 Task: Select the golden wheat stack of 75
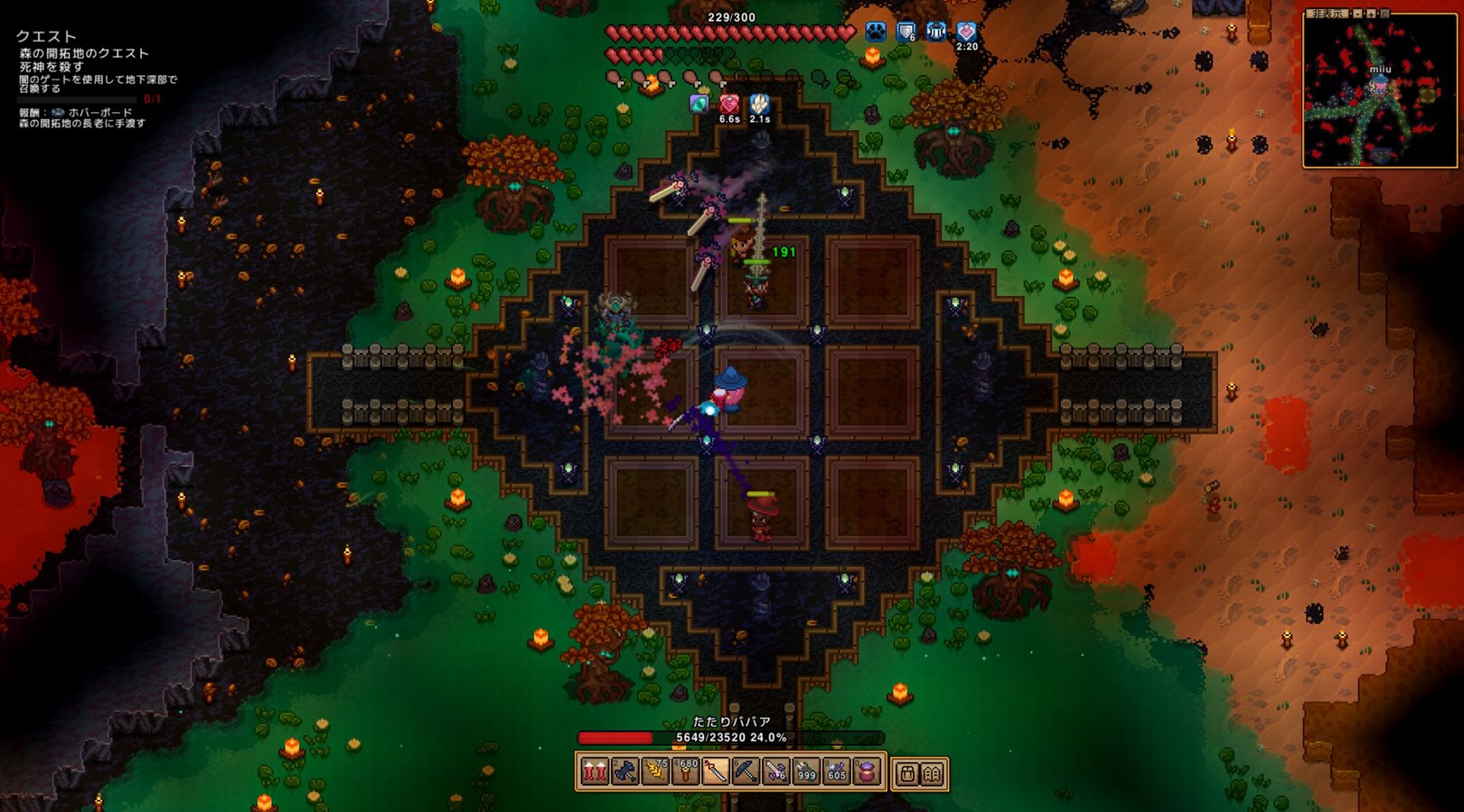[x=655, y=772]
